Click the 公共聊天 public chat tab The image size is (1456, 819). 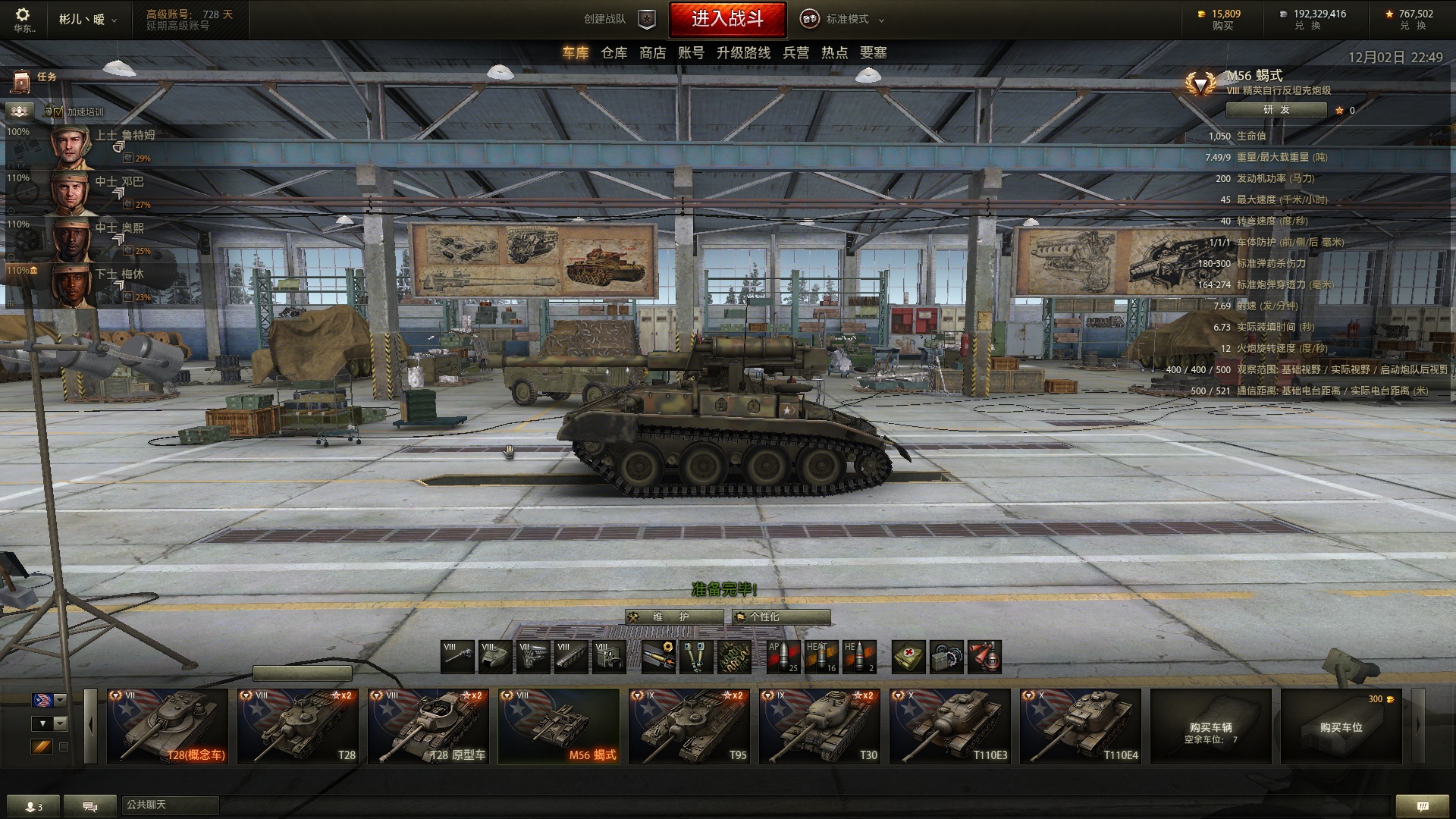click(x=170, y=805)
